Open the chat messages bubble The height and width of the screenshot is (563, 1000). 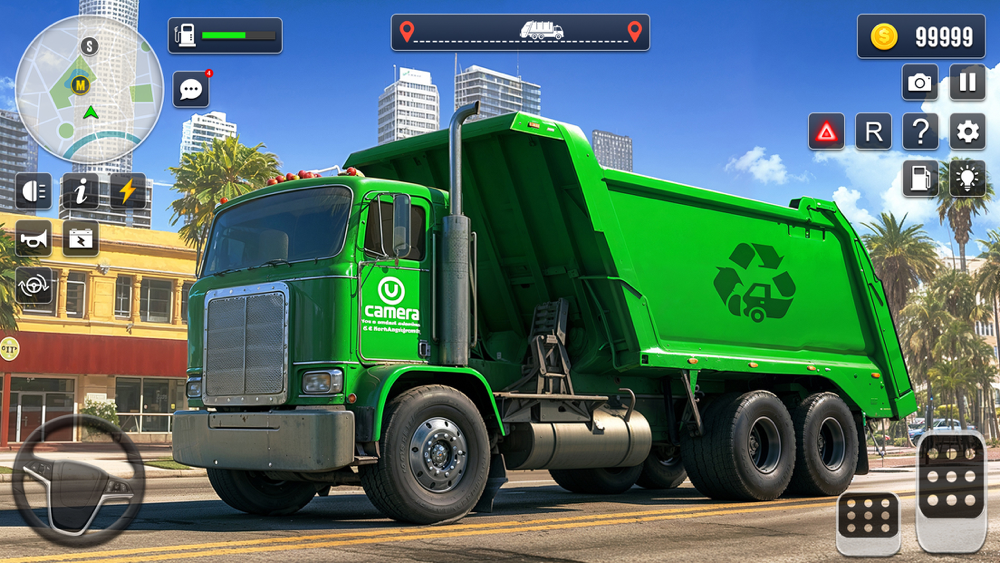[190, 89]
